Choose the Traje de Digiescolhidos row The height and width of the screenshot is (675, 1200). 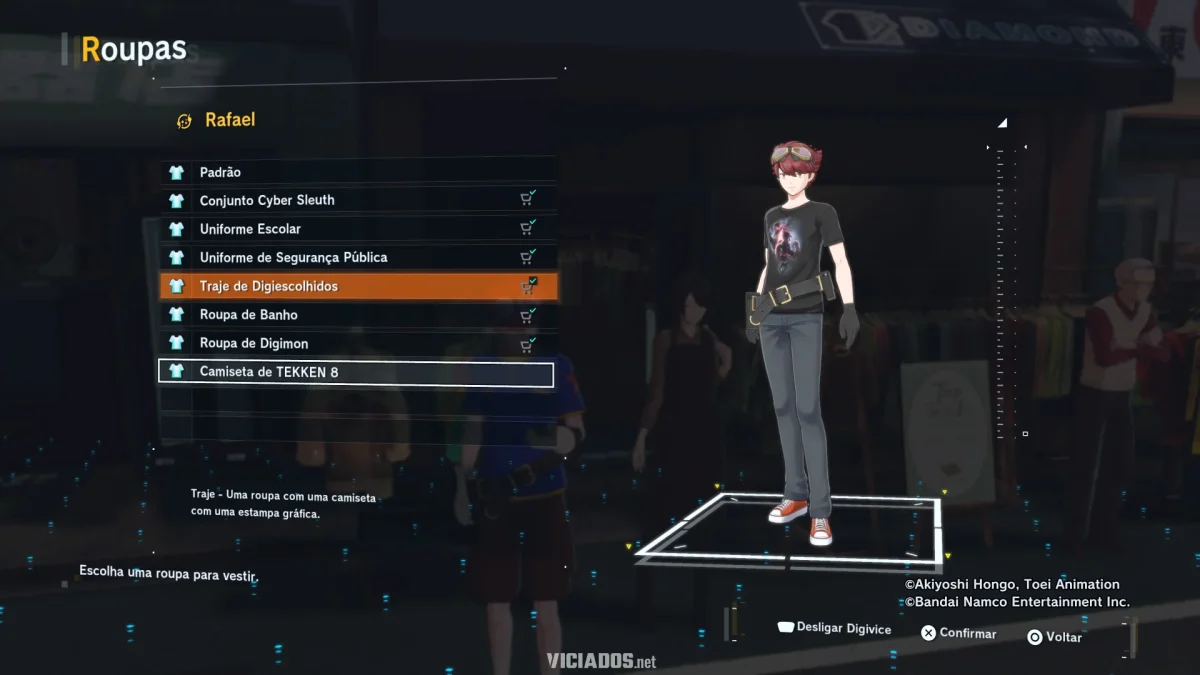click(x=357, y=286)
